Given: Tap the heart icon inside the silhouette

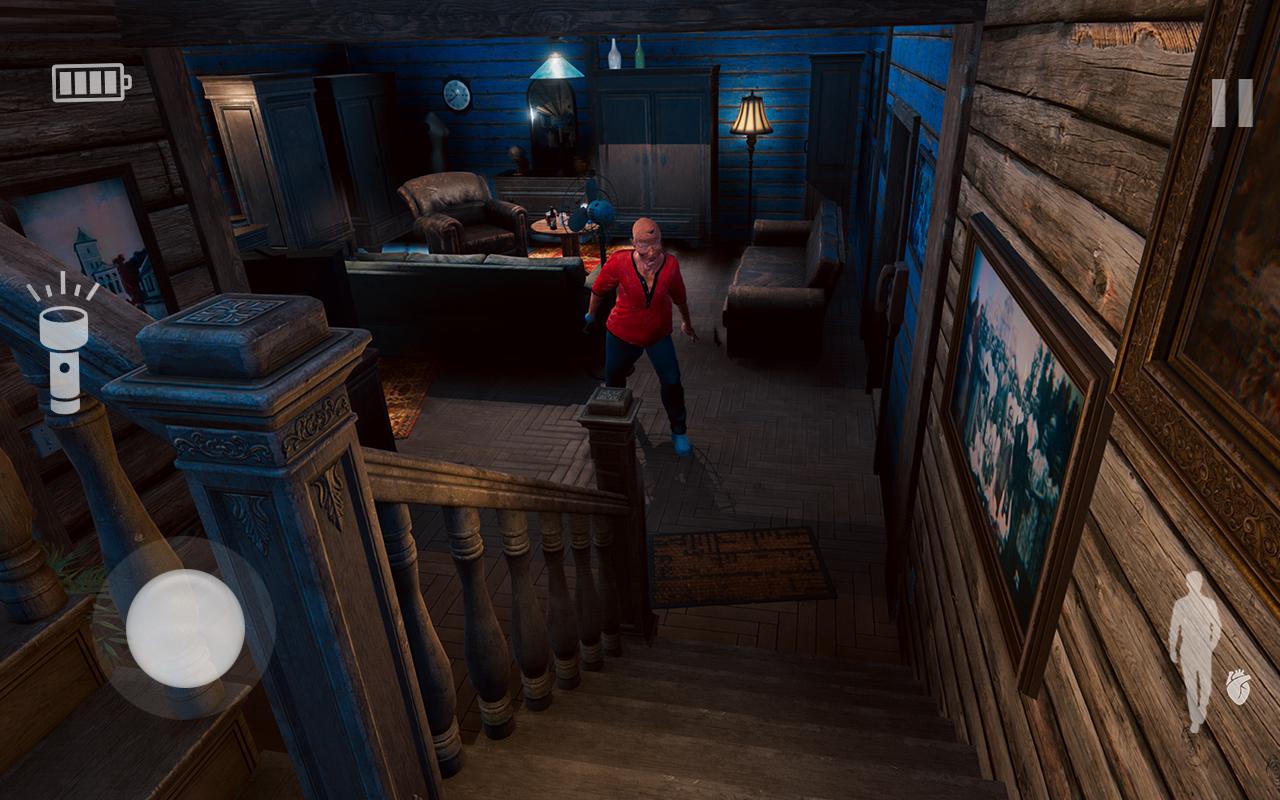Looking at the screenshot, I should pyautogui.click(x=1238, y=686).
